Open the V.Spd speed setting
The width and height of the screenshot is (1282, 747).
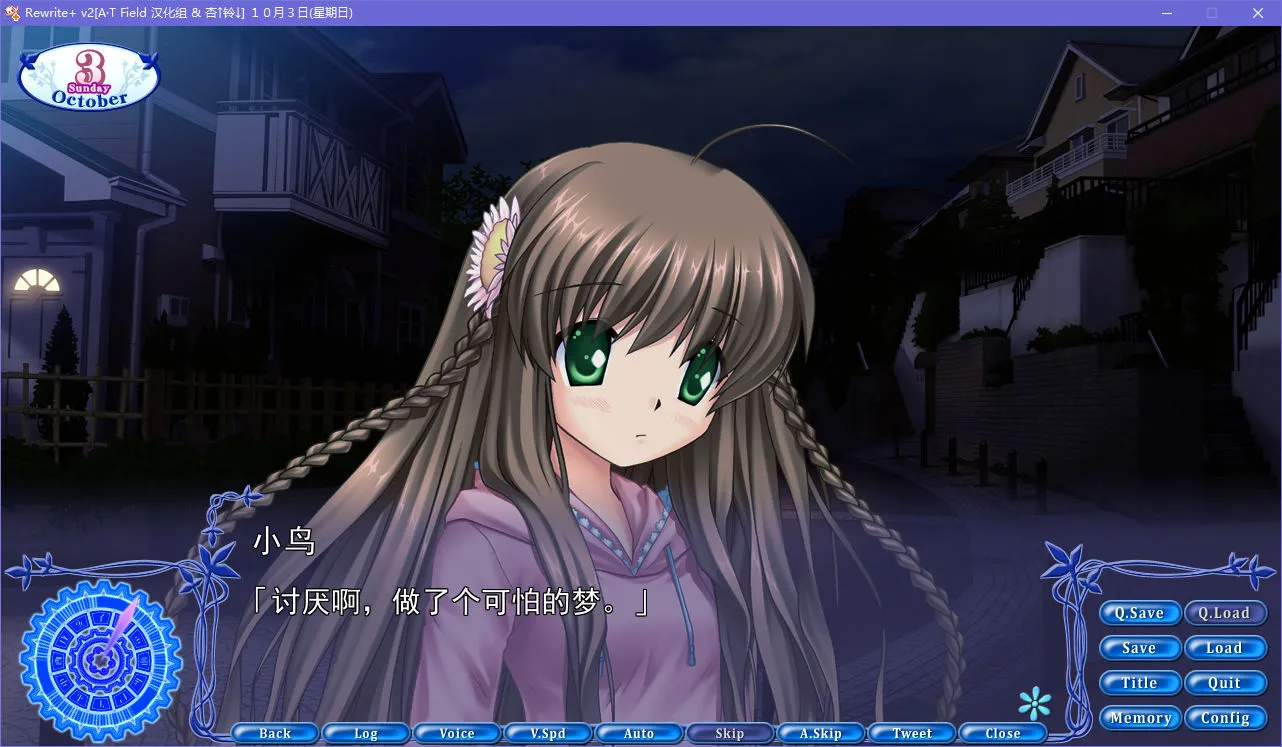point(548,732)
